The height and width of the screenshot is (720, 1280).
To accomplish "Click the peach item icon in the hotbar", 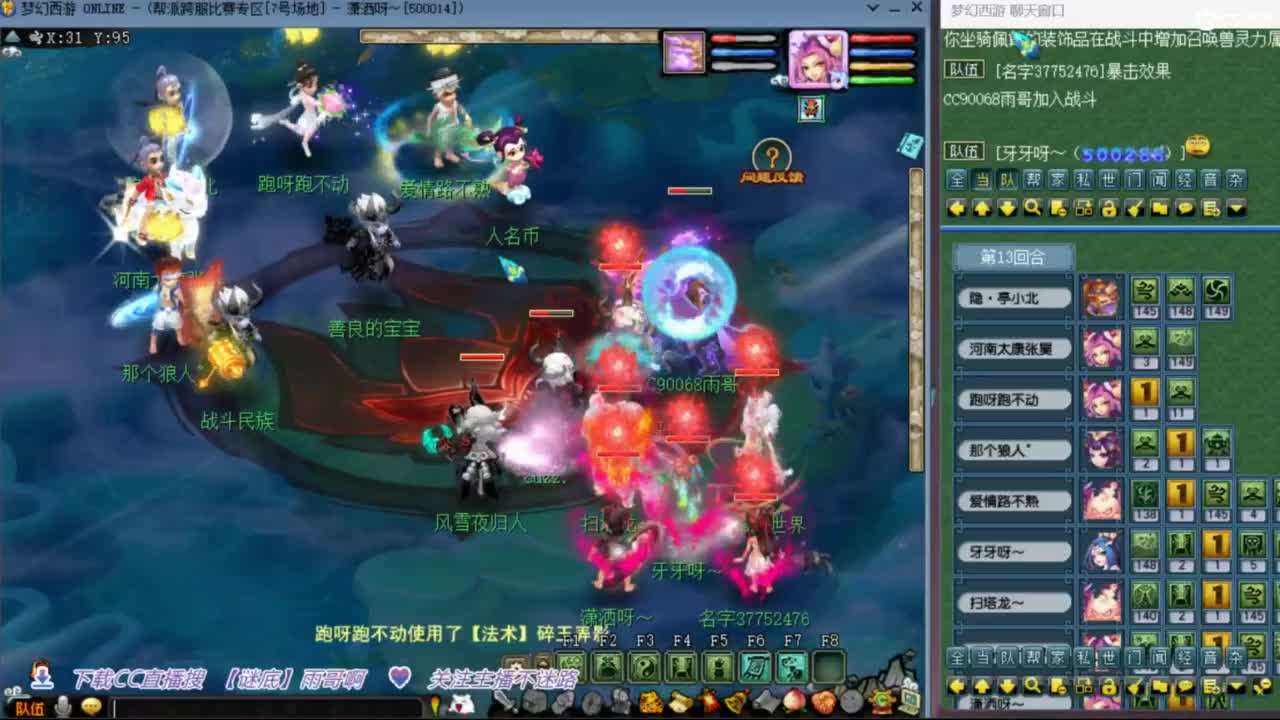I will (x=793, y=701).
